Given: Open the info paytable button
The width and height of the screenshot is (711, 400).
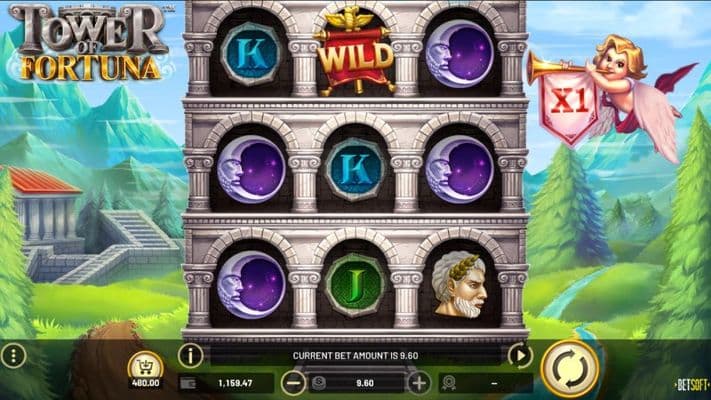Looking at the screenshot, I should [x=190, y=355].
